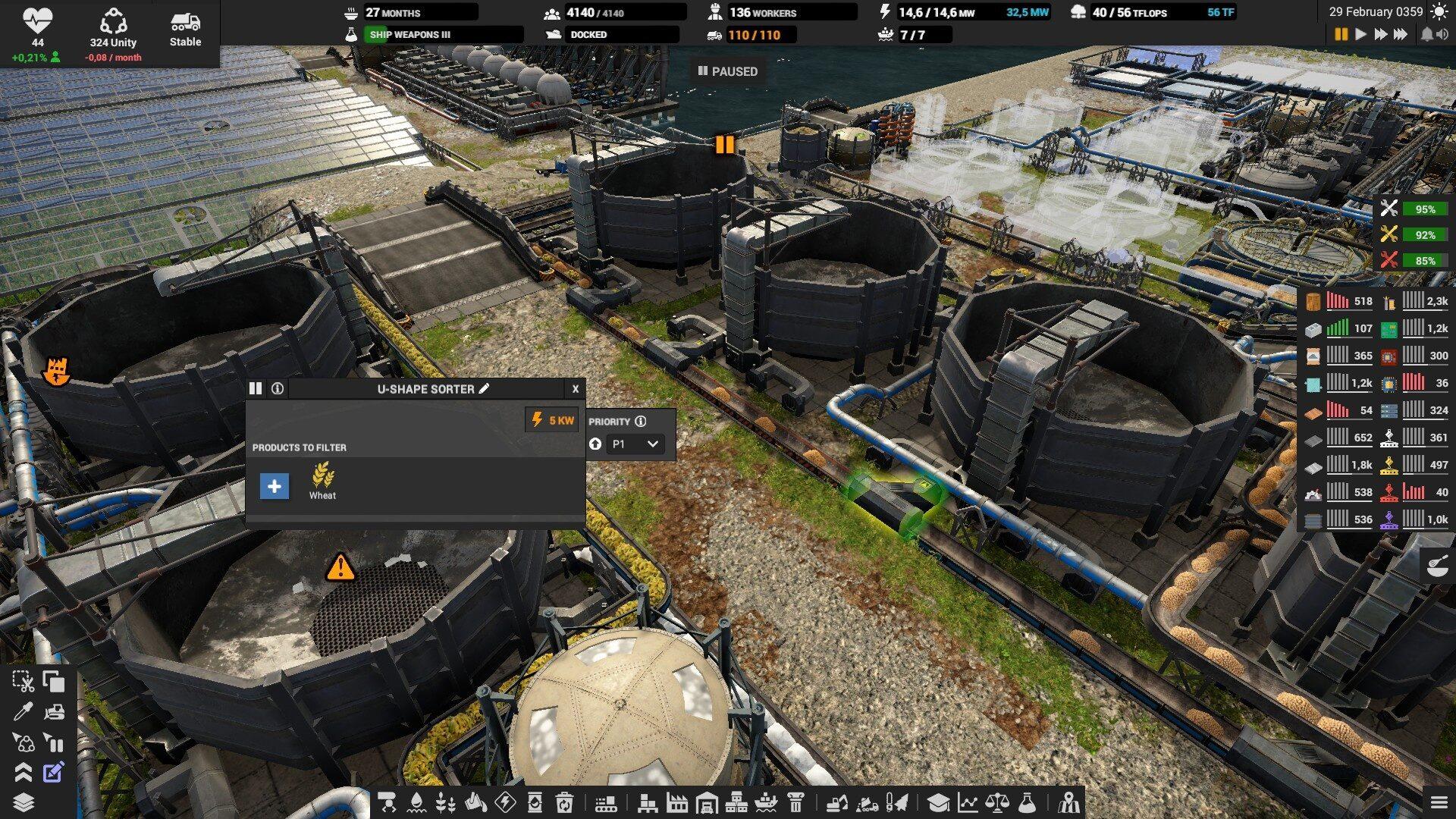
Task: Close the U-Shape Sorter window
Action: 575,389
